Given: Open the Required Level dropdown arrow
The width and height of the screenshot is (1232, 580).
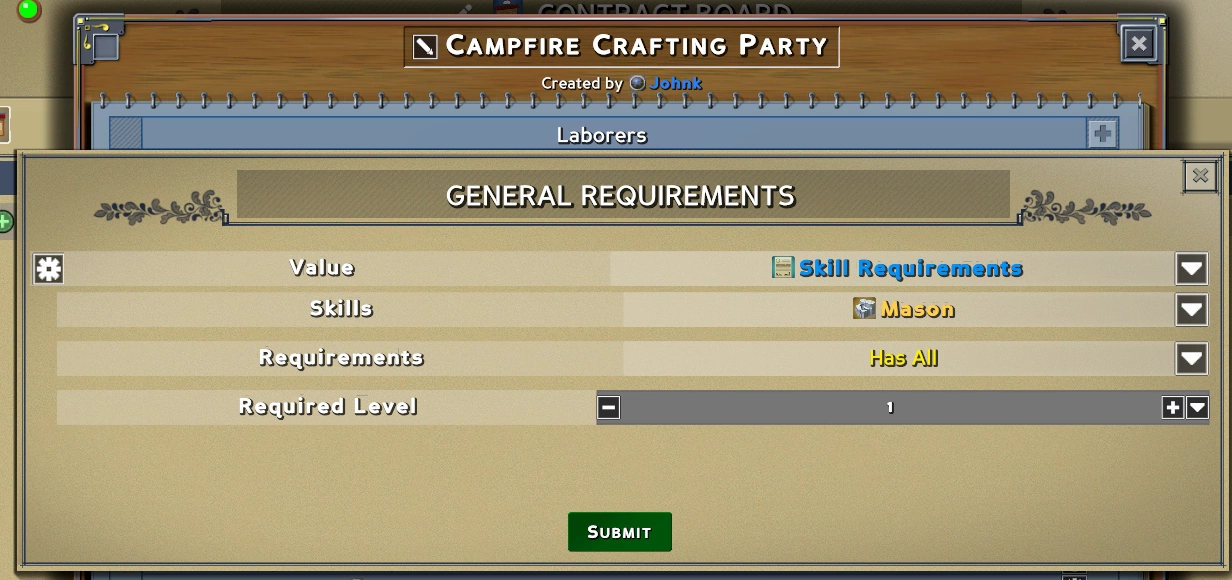Looking at the screenshot, I should 1197,407.
